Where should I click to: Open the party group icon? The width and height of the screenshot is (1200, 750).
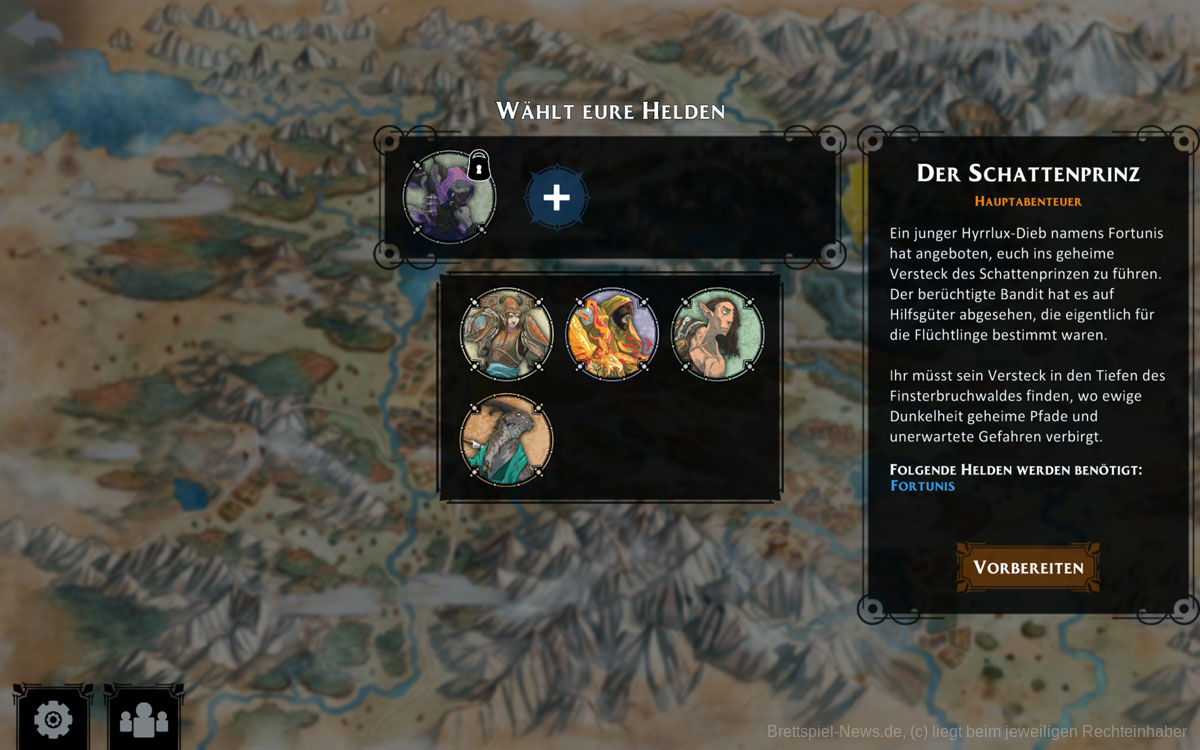pos(144,719)
